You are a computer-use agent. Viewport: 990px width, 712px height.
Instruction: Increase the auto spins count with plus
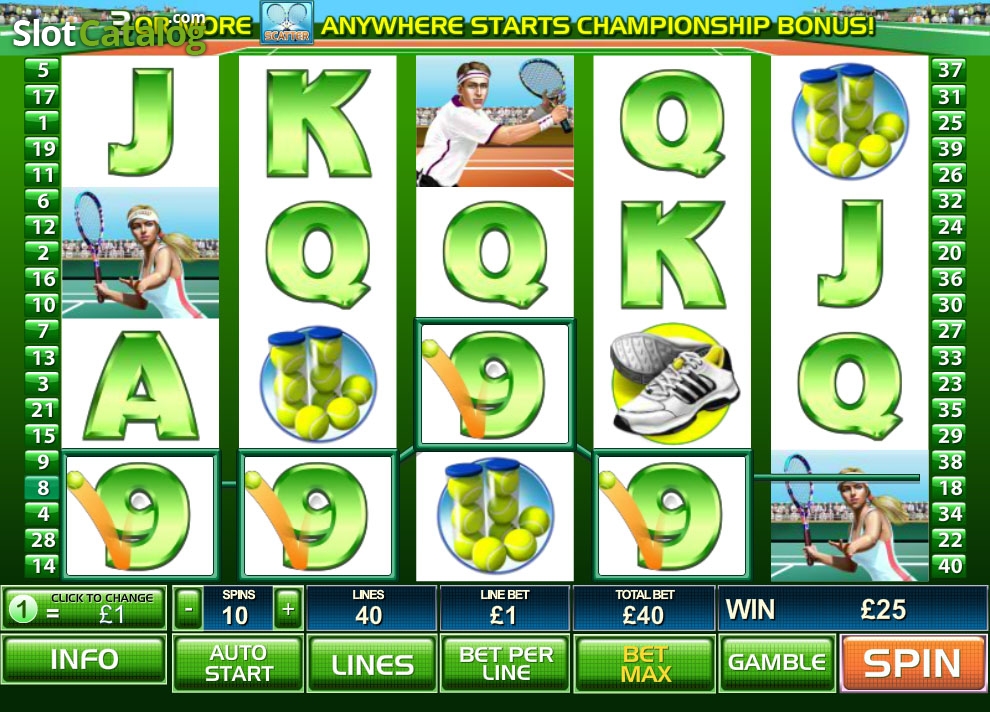coord(288,607)
